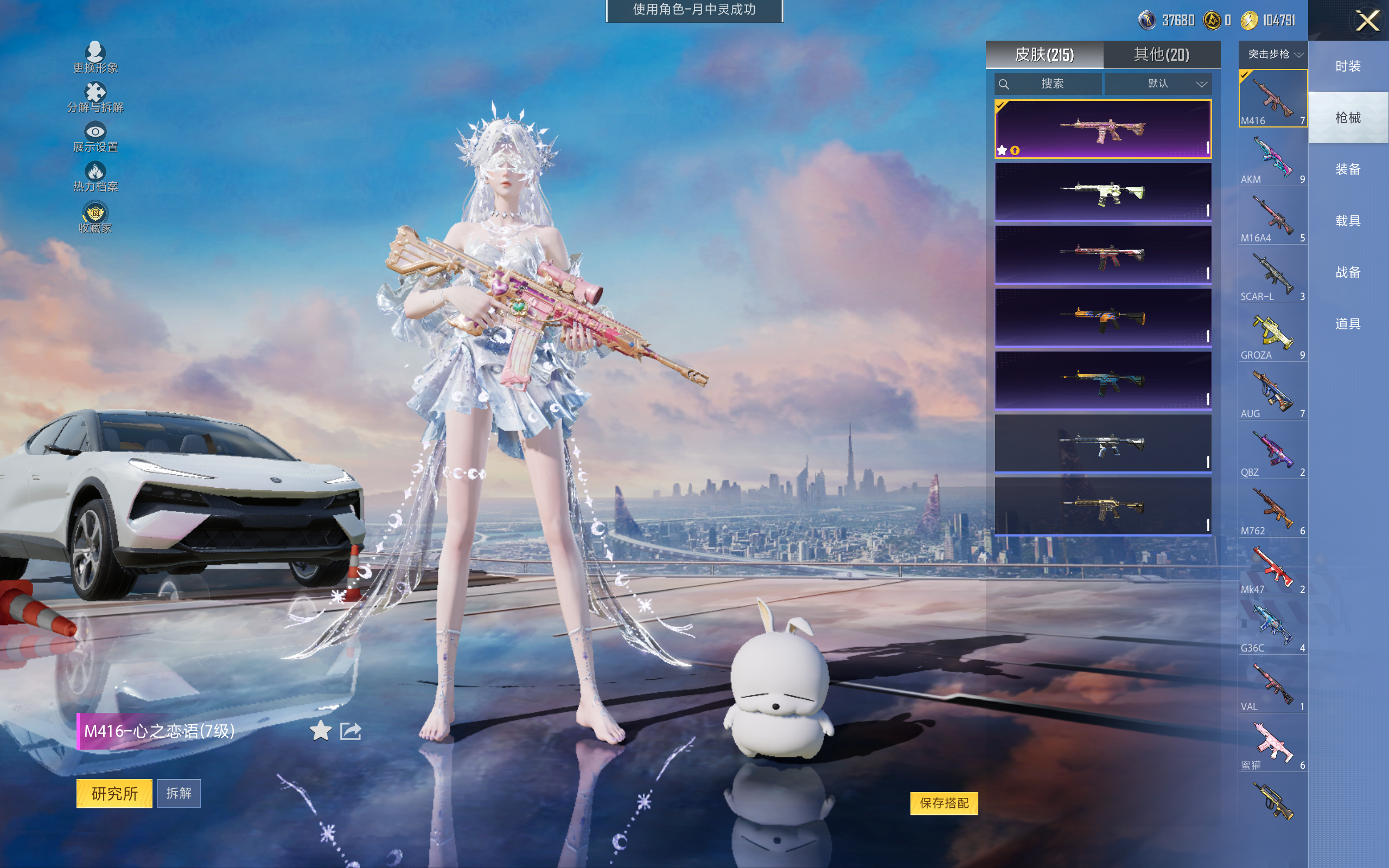Open the 突击步枪 weapon type dropdown
This screenshot has height=868, width=1389.
pos(1273,55)
